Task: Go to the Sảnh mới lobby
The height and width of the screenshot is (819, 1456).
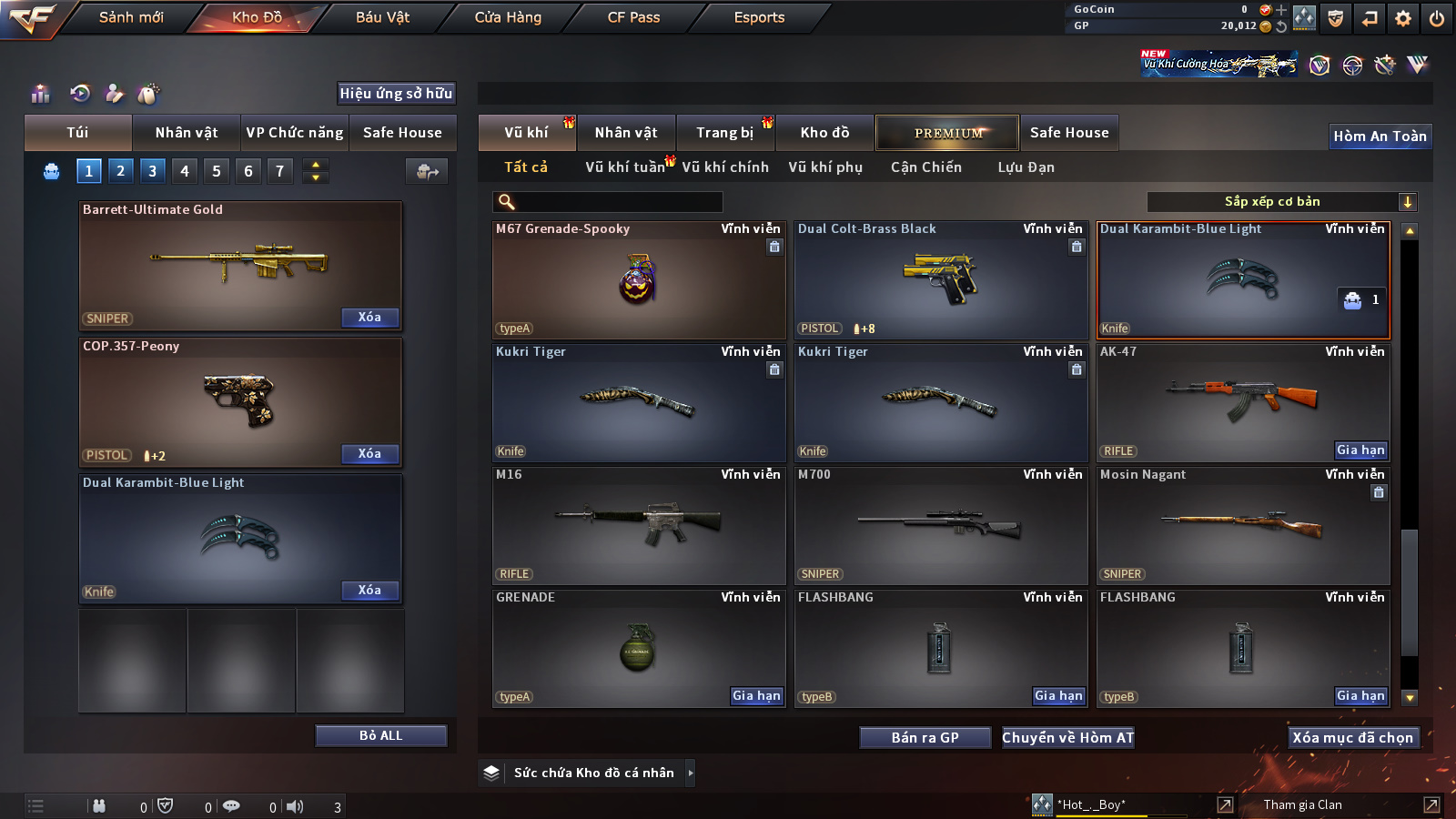Action: point(131,17)
